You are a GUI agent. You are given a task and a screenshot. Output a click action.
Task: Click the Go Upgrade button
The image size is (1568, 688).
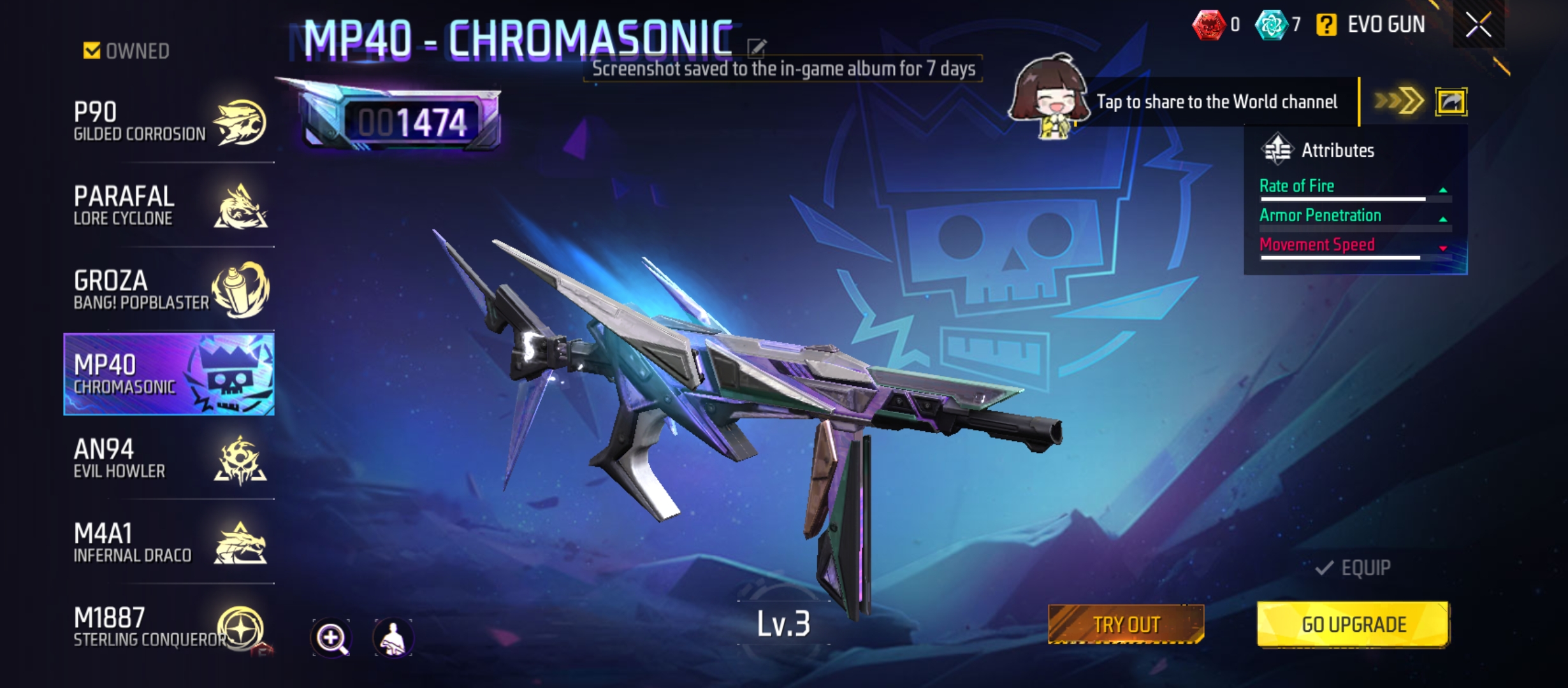tap(1353, 624)
